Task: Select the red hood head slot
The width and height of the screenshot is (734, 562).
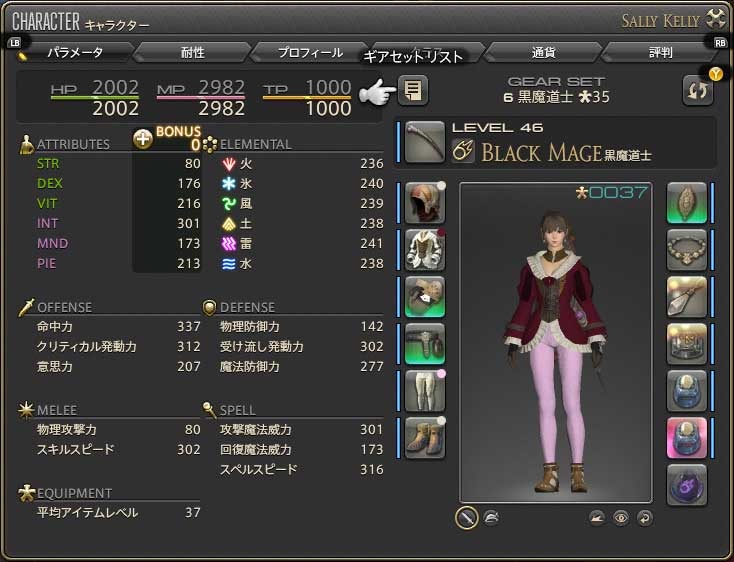Action: pos(425,202)
